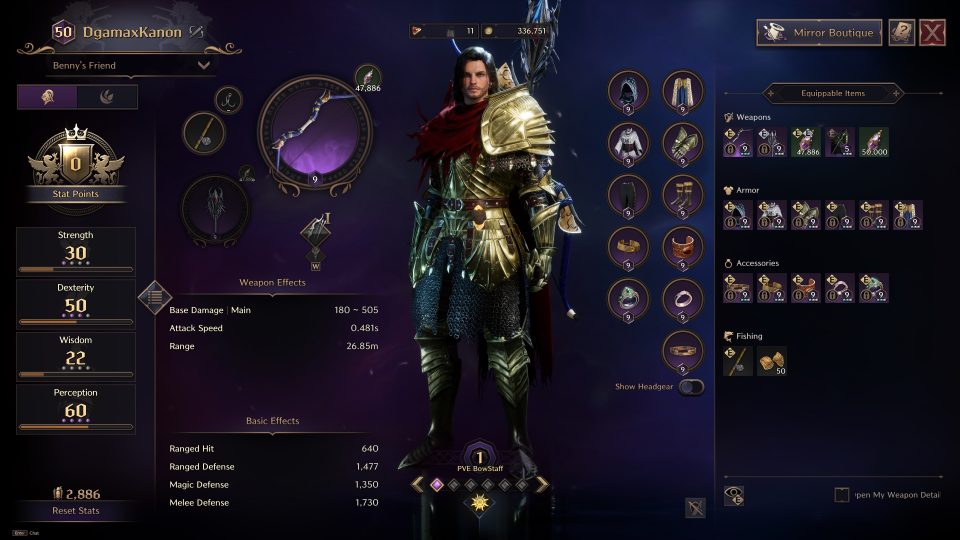Screen dimensions: 960x540
Task: Go to the previous equipment preset arrow
Action: click(x=417, y=484)
